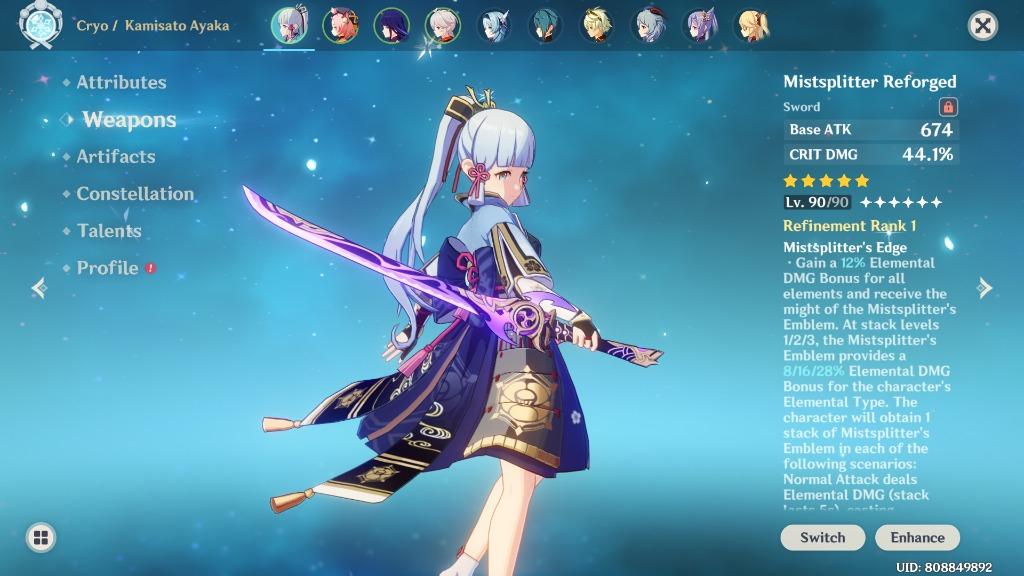Select the Weapons menu entry

pyautogui.click(x=129, y=120)
